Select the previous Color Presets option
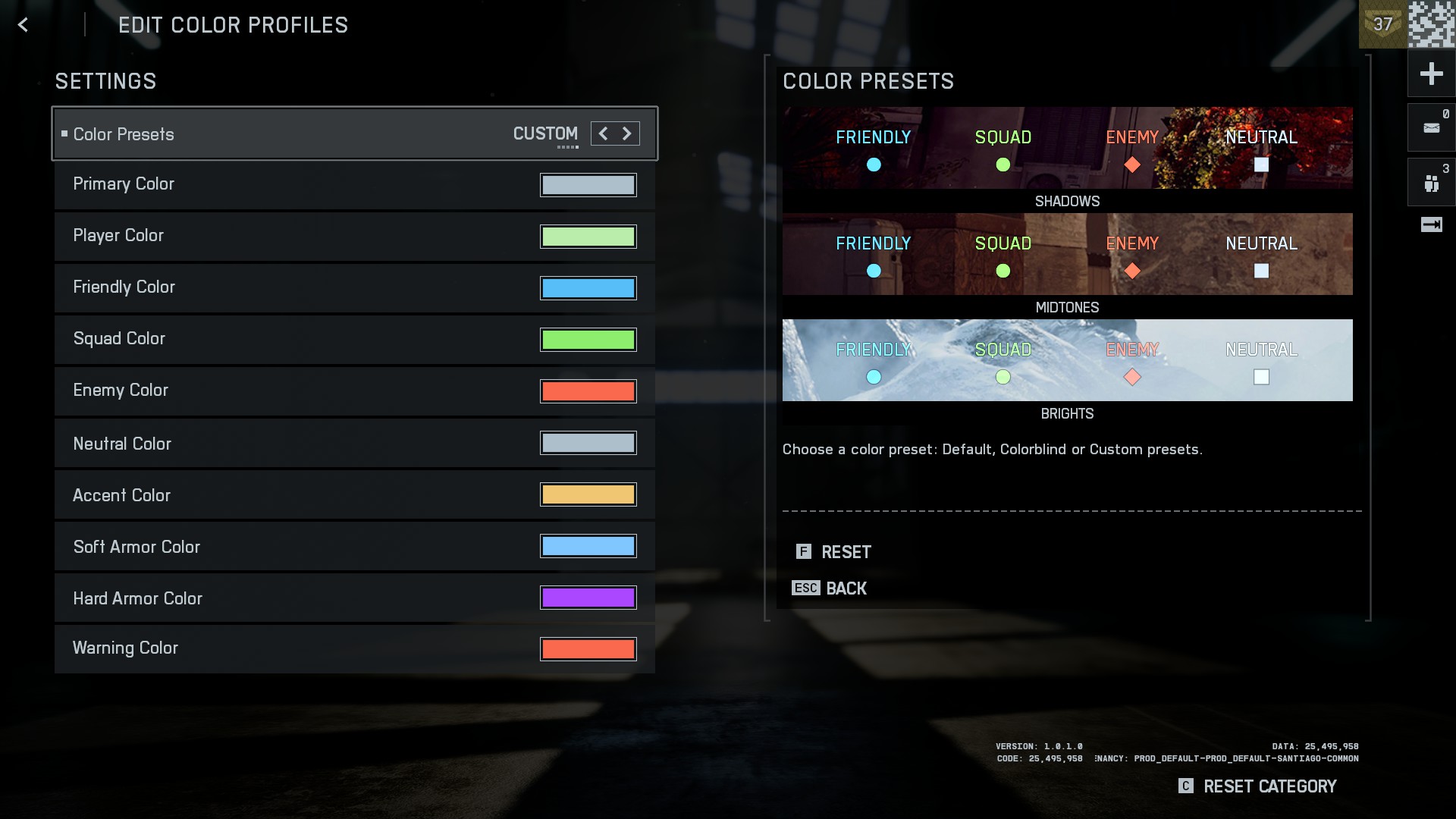Screen dimensions: 1456x819 [603, 134]
